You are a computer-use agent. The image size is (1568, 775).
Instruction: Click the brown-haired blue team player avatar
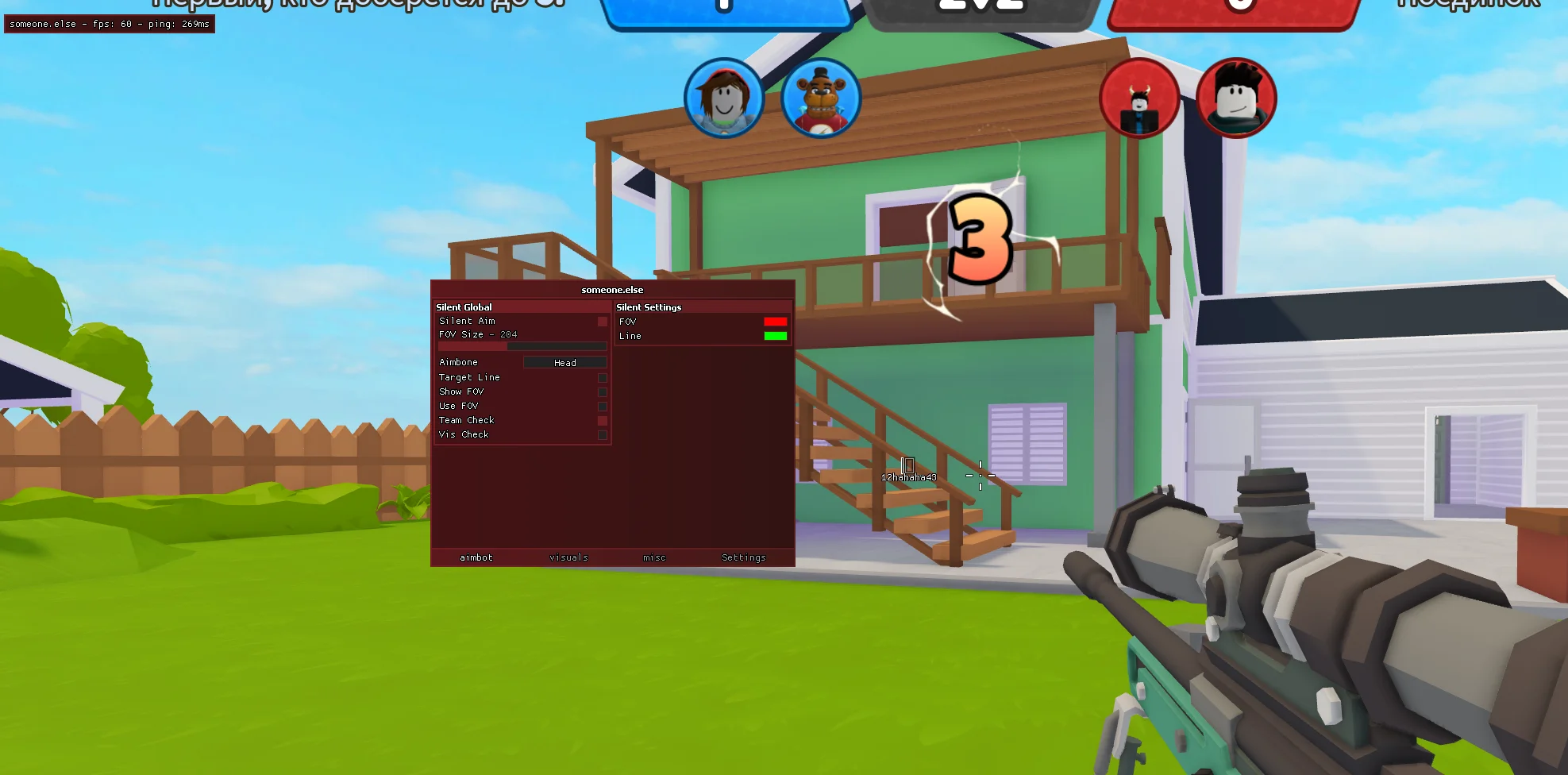coord(724,98)
